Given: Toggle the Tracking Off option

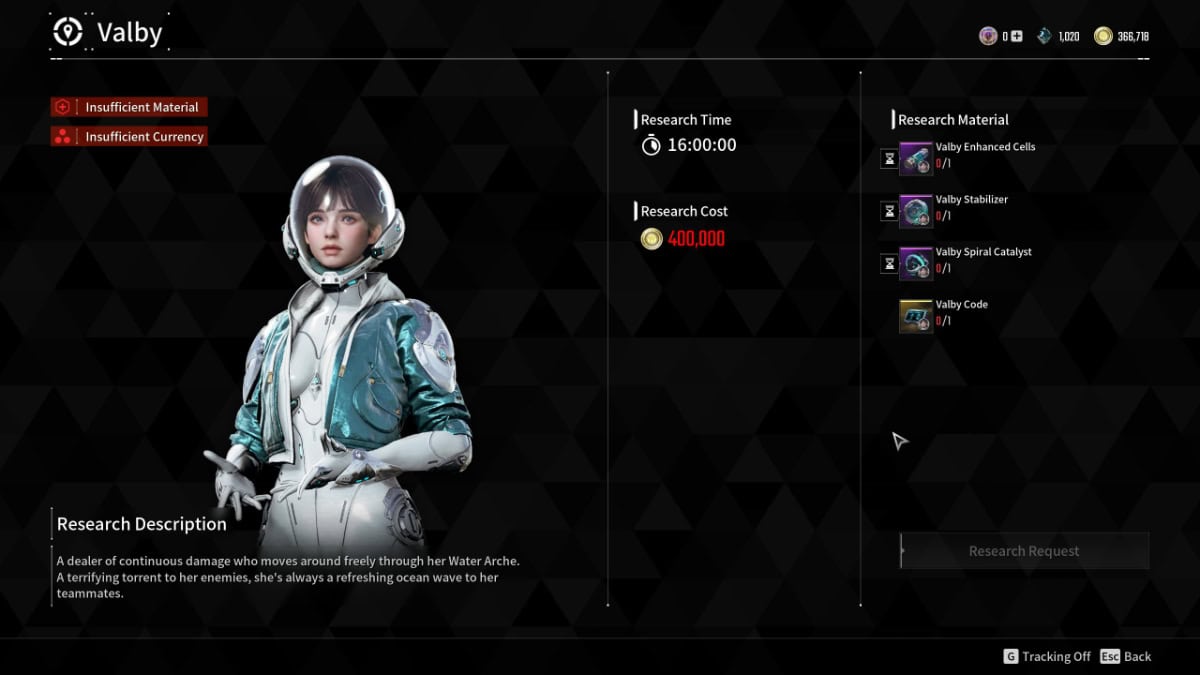Looking at the screenshot, I should click(1047, 657).
